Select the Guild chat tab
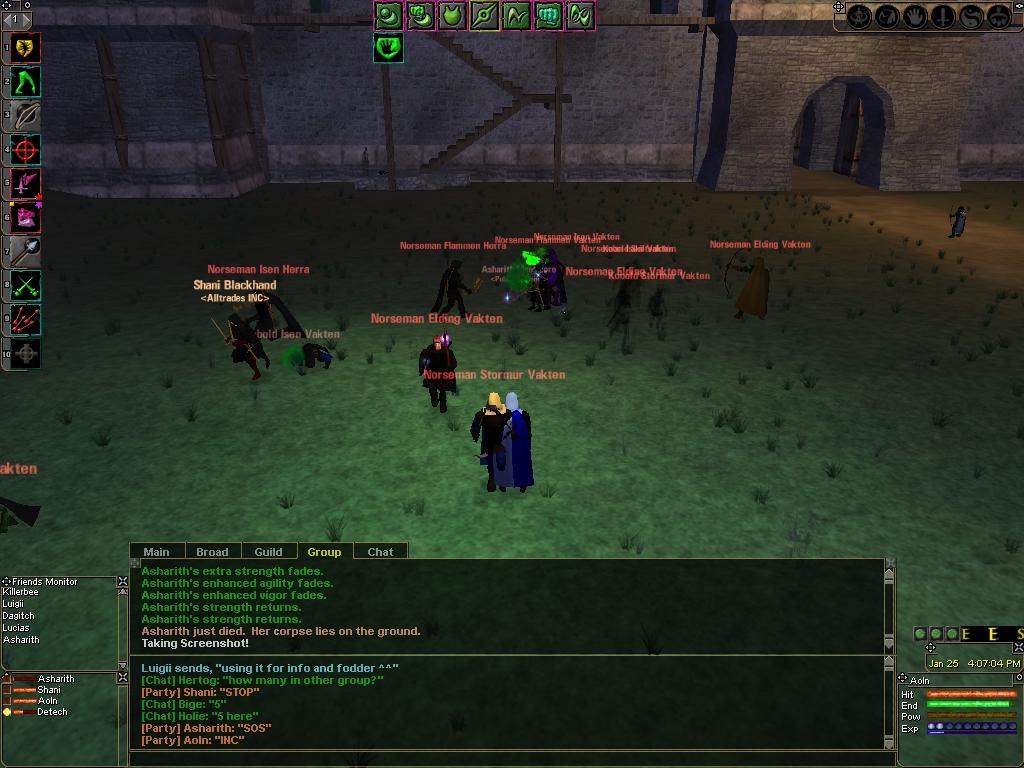The width and height of the screenshot is (1024, 768). pos(268,551)
